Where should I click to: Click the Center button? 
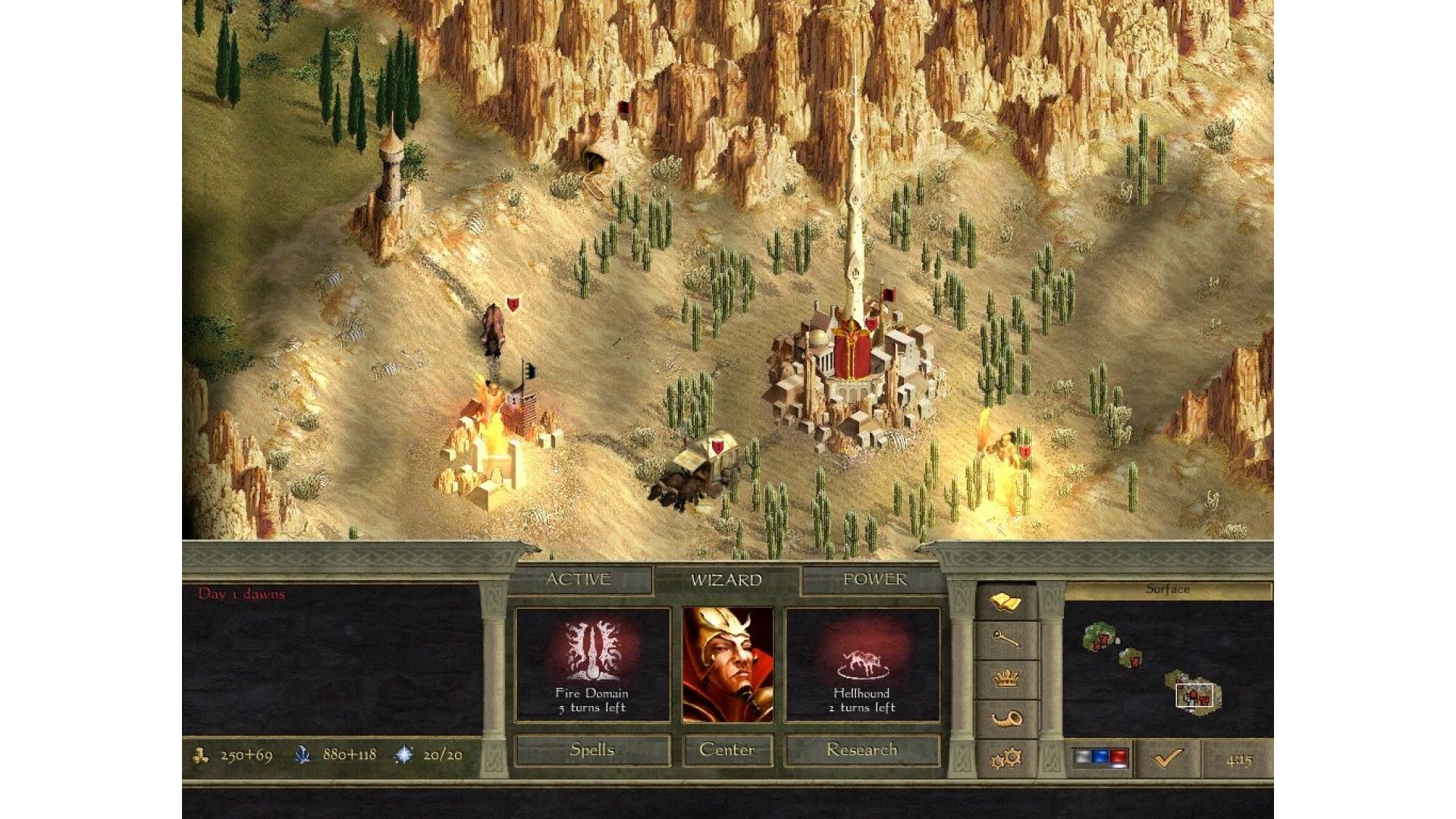(726, 750)
